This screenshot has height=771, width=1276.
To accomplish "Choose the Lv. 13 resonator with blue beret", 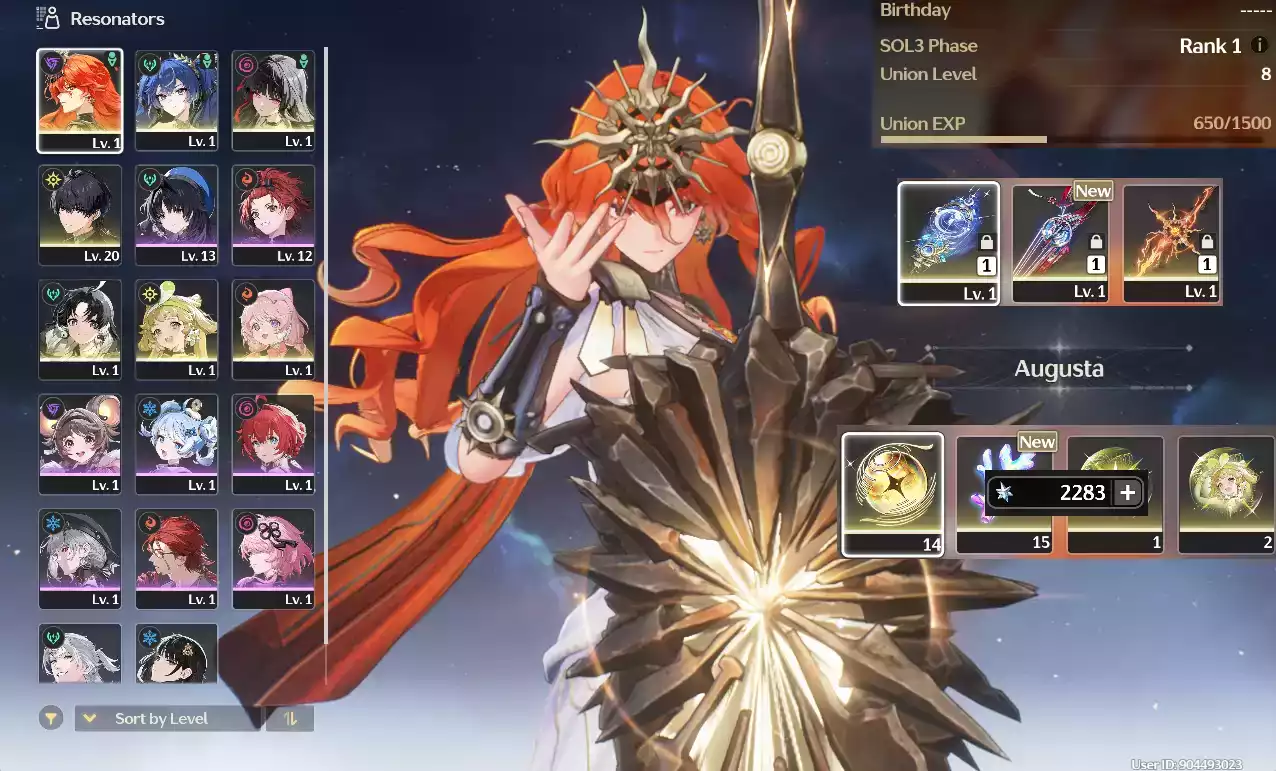I will click(177, 215).
